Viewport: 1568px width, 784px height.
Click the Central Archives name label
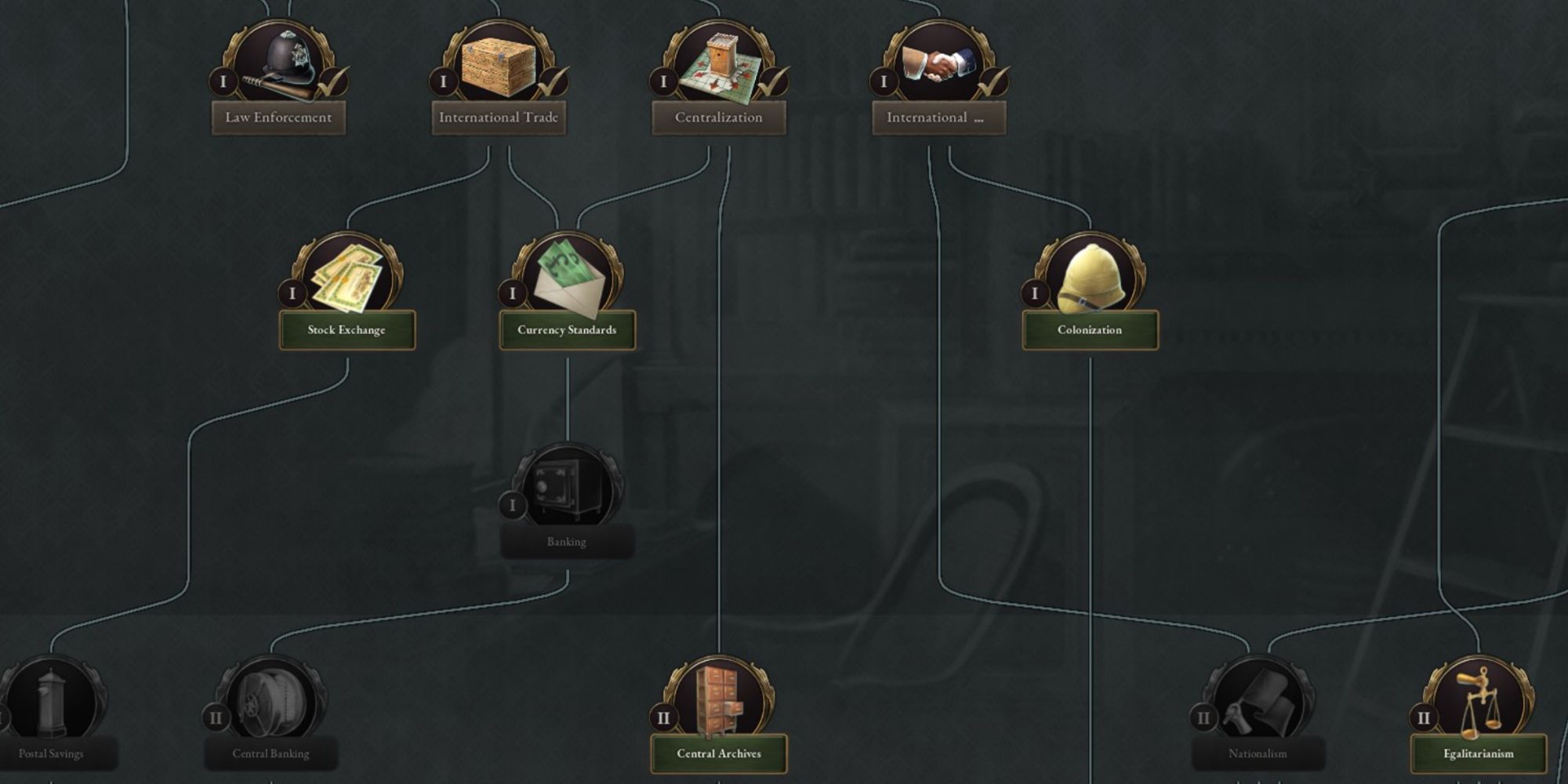tap(717, 753)
